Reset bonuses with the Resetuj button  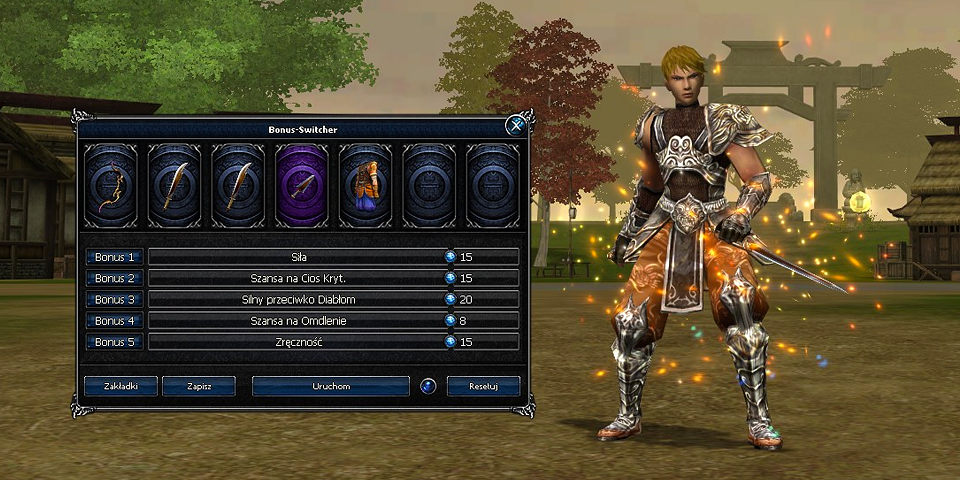(x=483, y=386)
